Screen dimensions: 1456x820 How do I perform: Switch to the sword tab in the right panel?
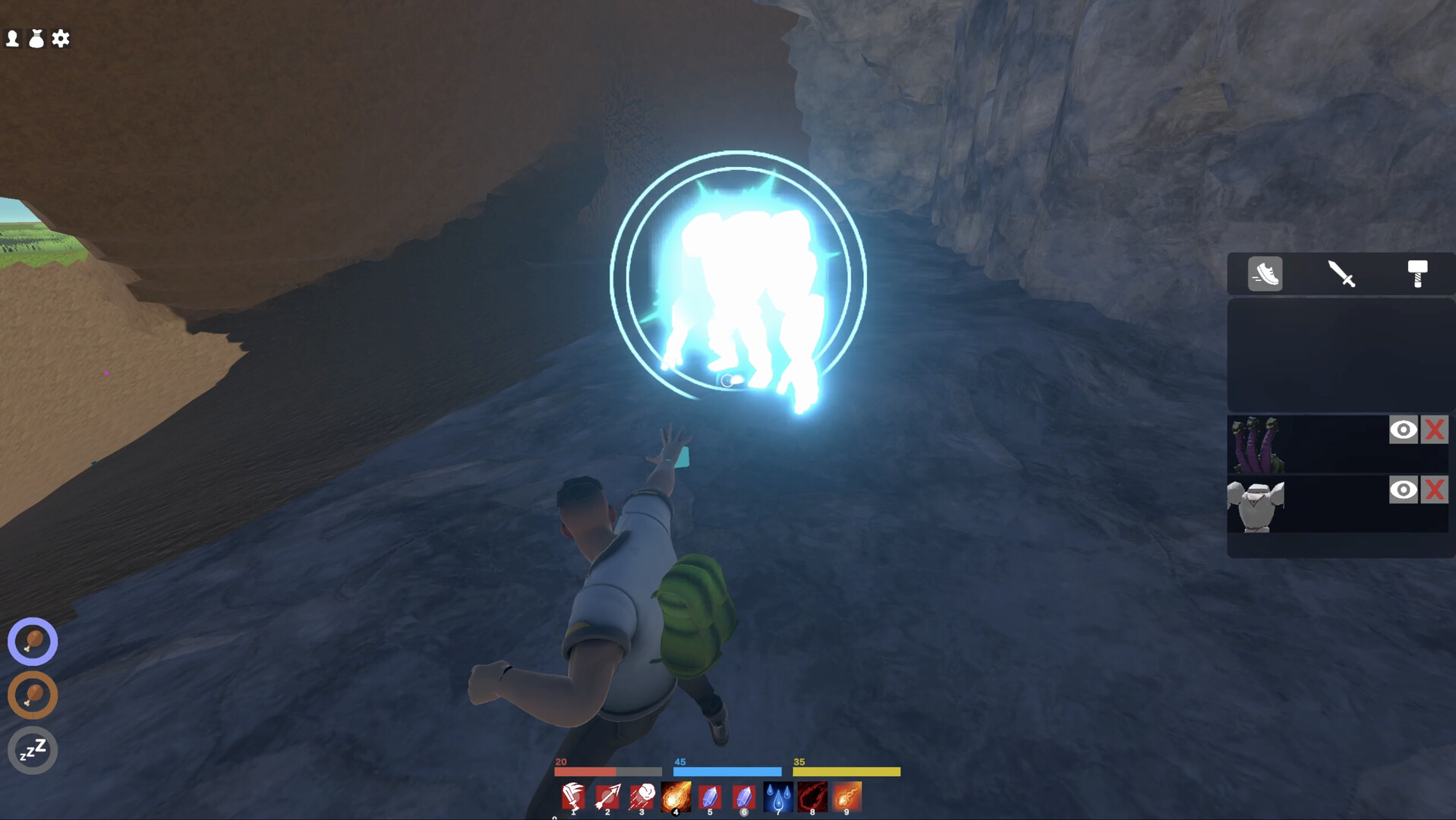click(x=1341, y=275)
